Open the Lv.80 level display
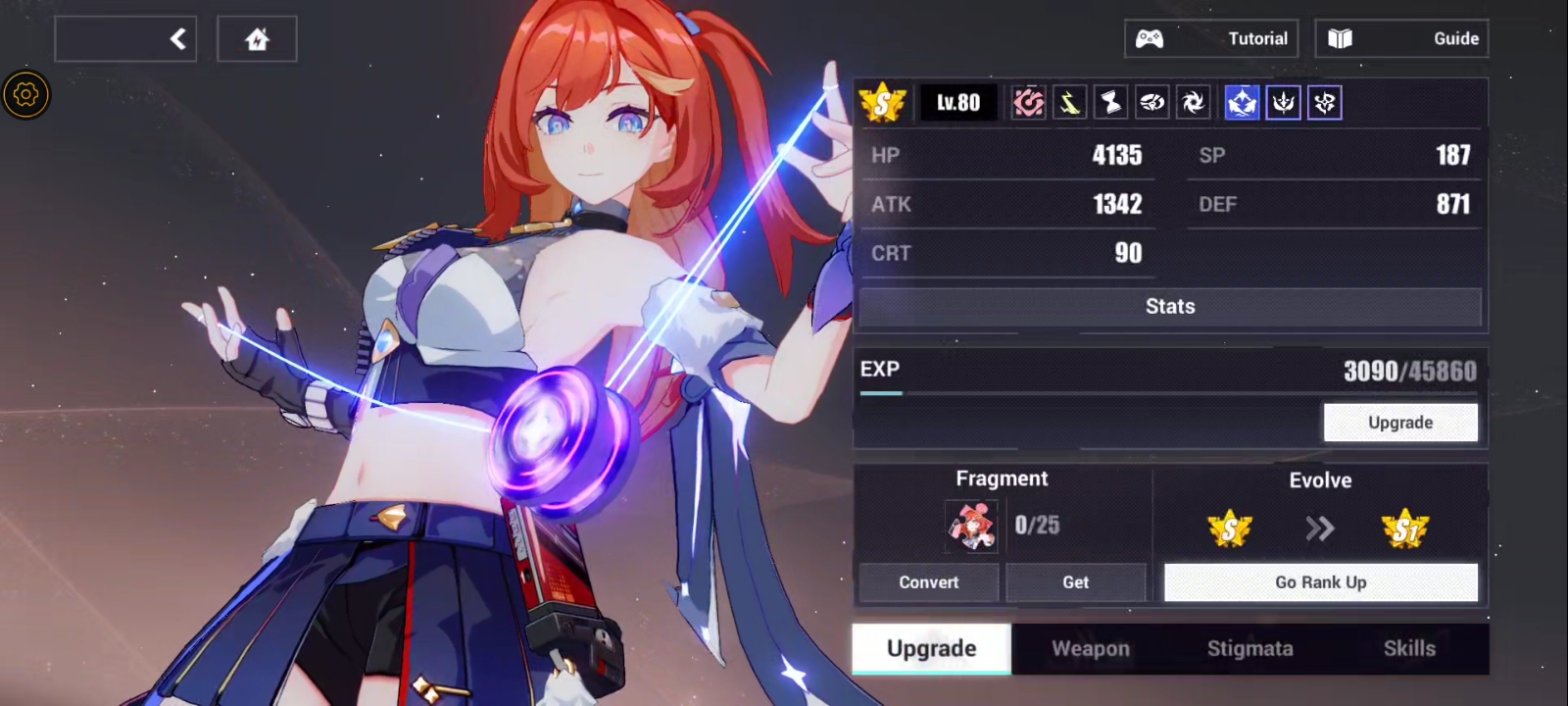This screenshot has height=706, width=1568. [957, 102]
